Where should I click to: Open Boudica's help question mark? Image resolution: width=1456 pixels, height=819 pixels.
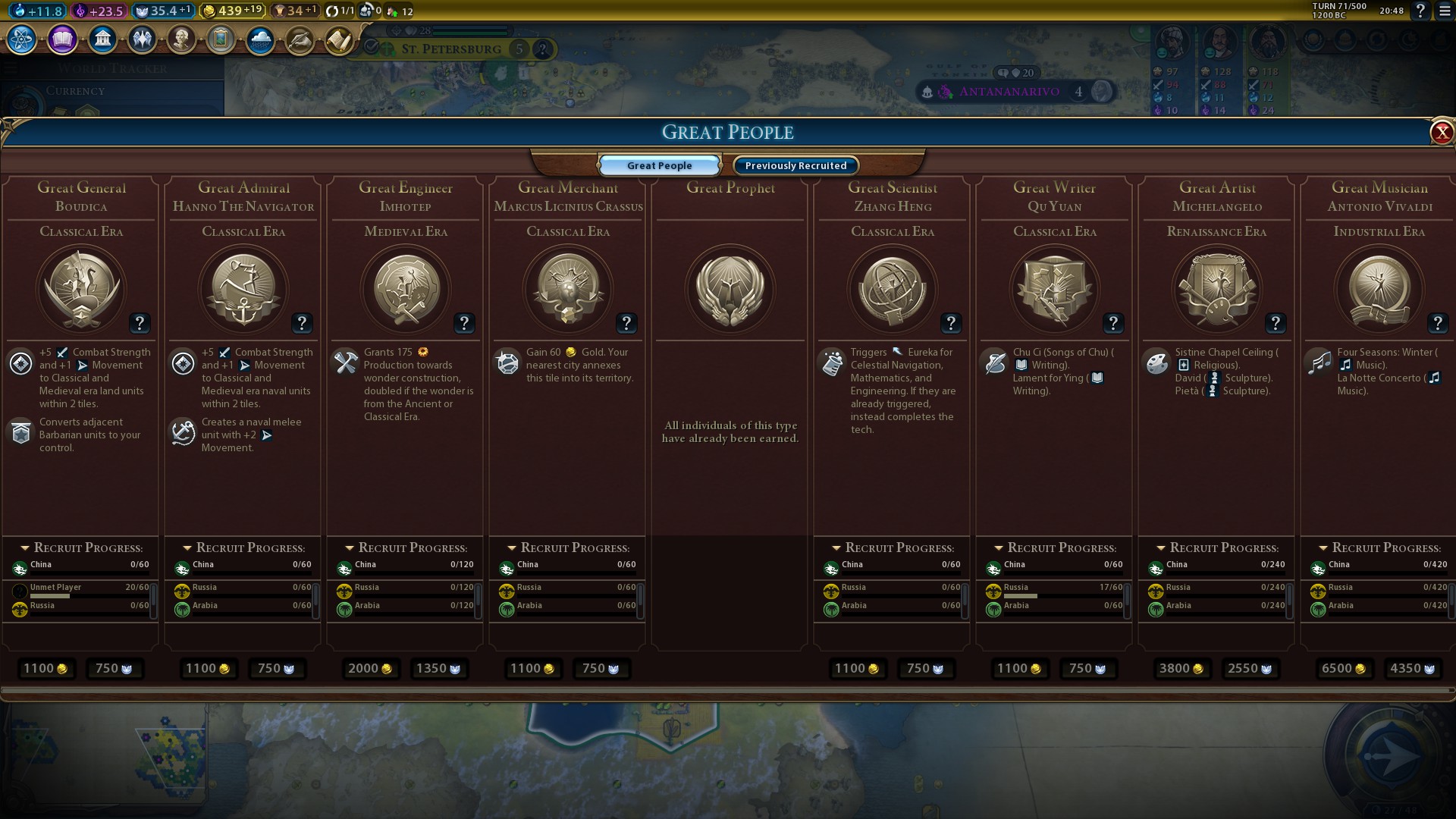(139, 324)
